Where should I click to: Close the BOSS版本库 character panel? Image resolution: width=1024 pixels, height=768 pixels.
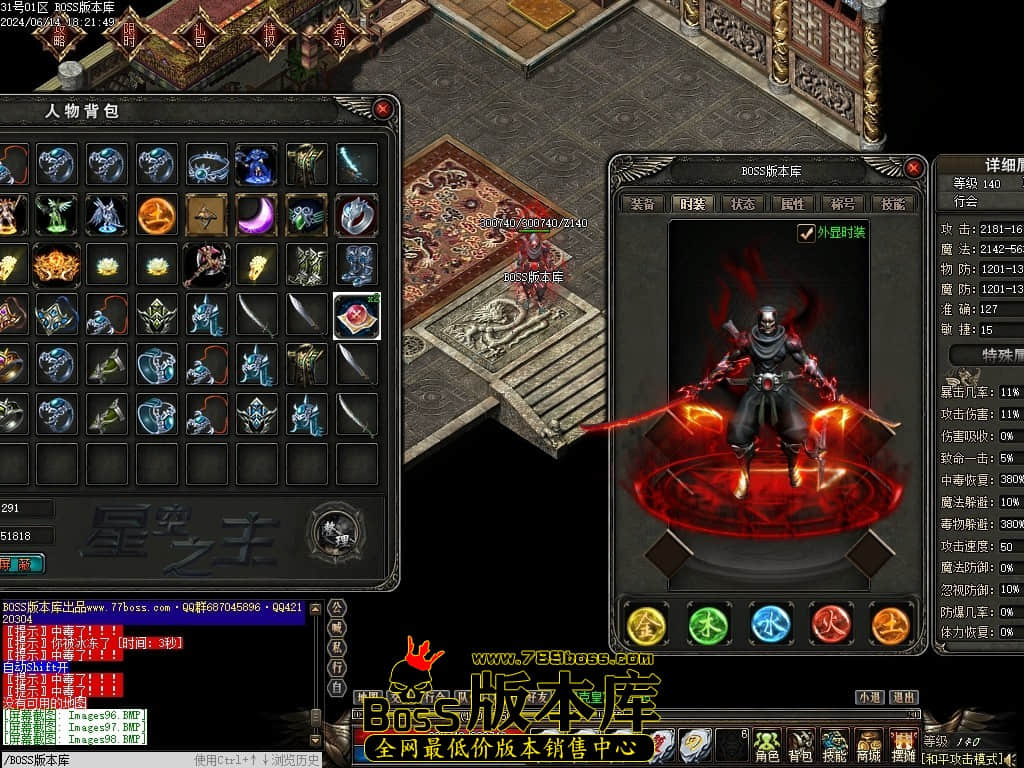(913, 169)
